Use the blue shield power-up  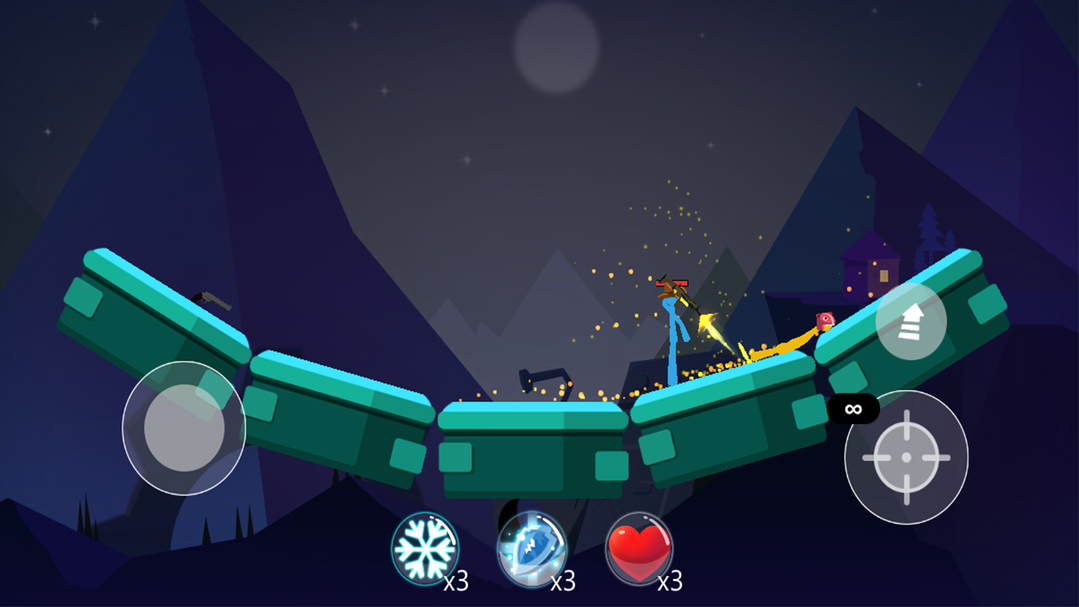[532, 549]
